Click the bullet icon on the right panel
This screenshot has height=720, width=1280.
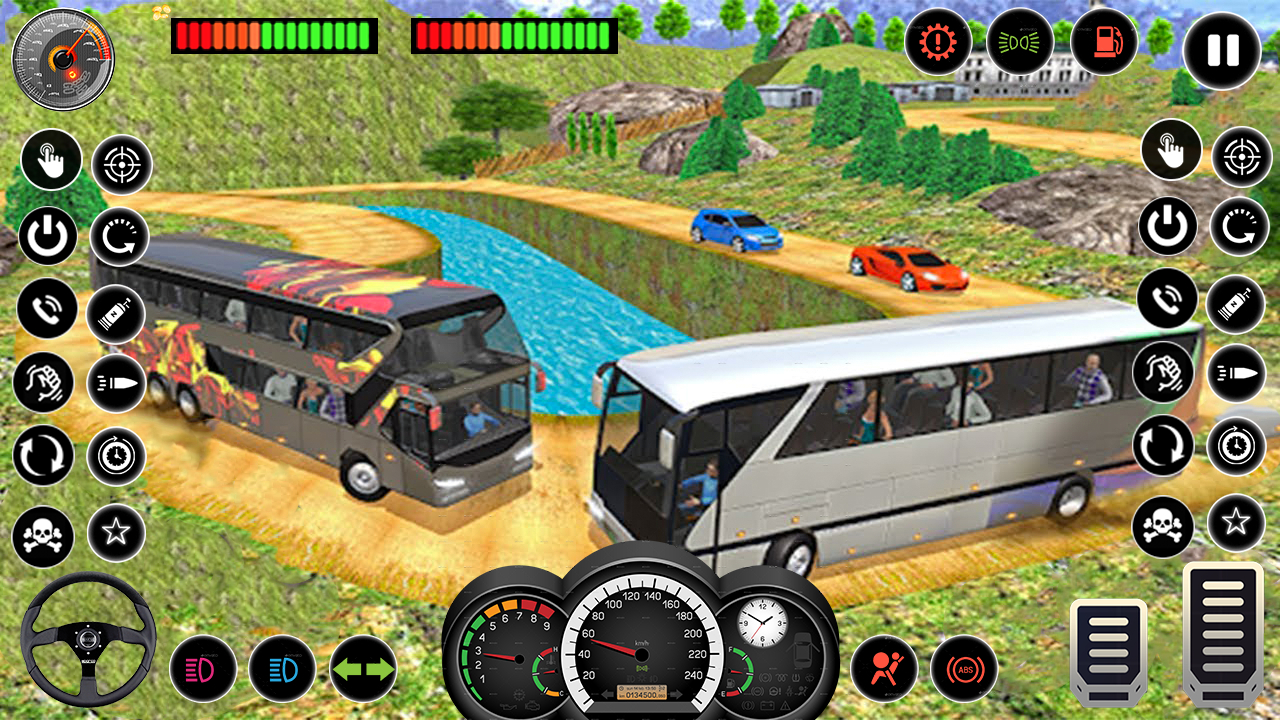[x=1236, y=375]
